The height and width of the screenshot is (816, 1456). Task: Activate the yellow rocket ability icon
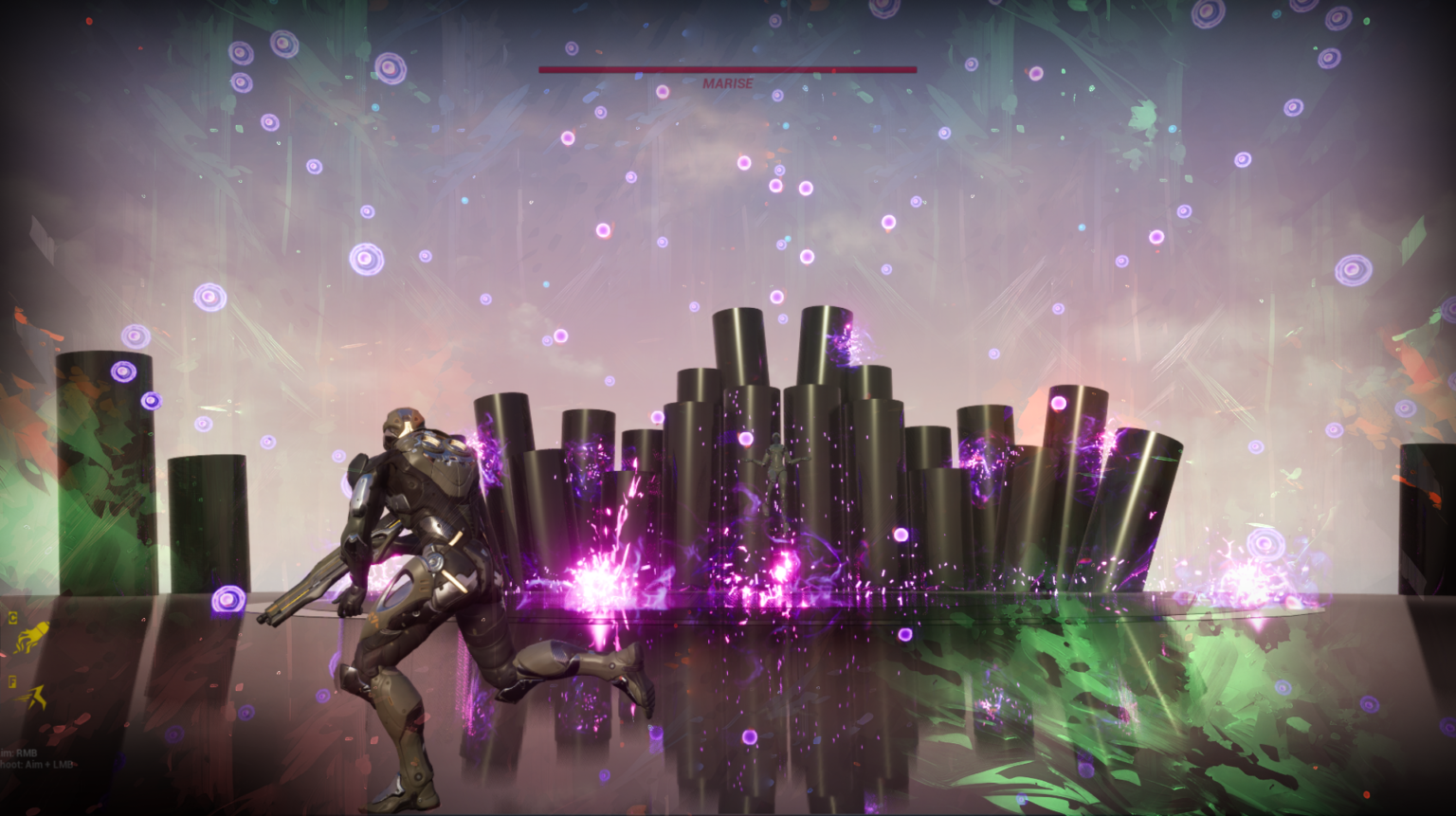click(x=31, y=637)
